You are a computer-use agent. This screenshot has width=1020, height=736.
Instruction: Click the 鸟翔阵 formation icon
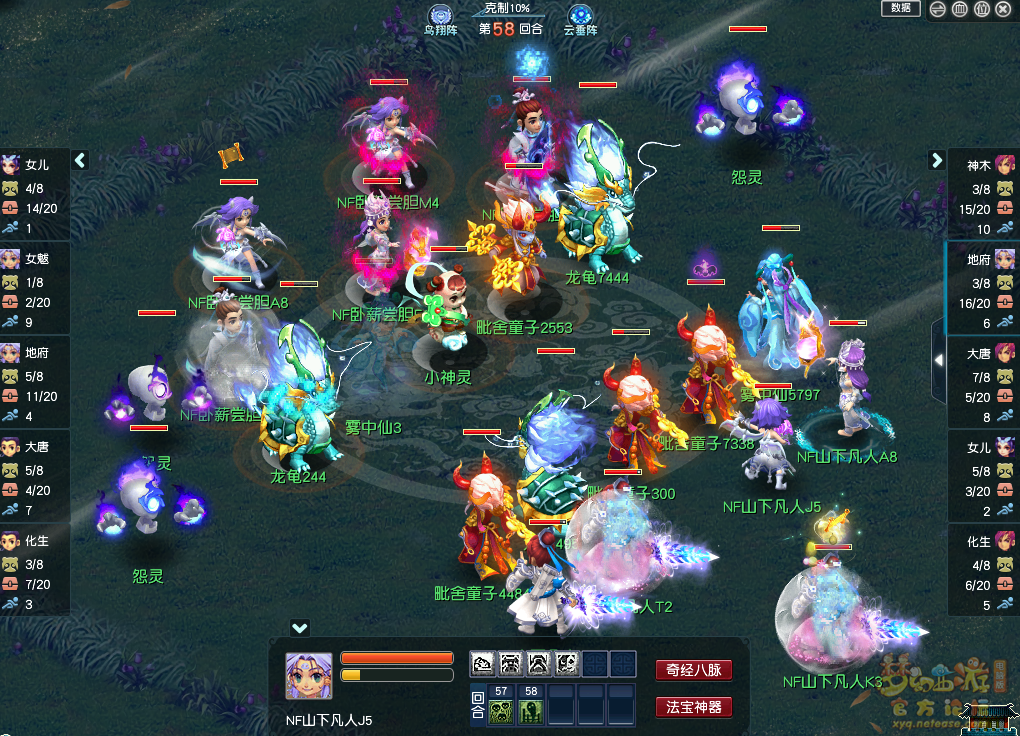click(x=440, y=16)
